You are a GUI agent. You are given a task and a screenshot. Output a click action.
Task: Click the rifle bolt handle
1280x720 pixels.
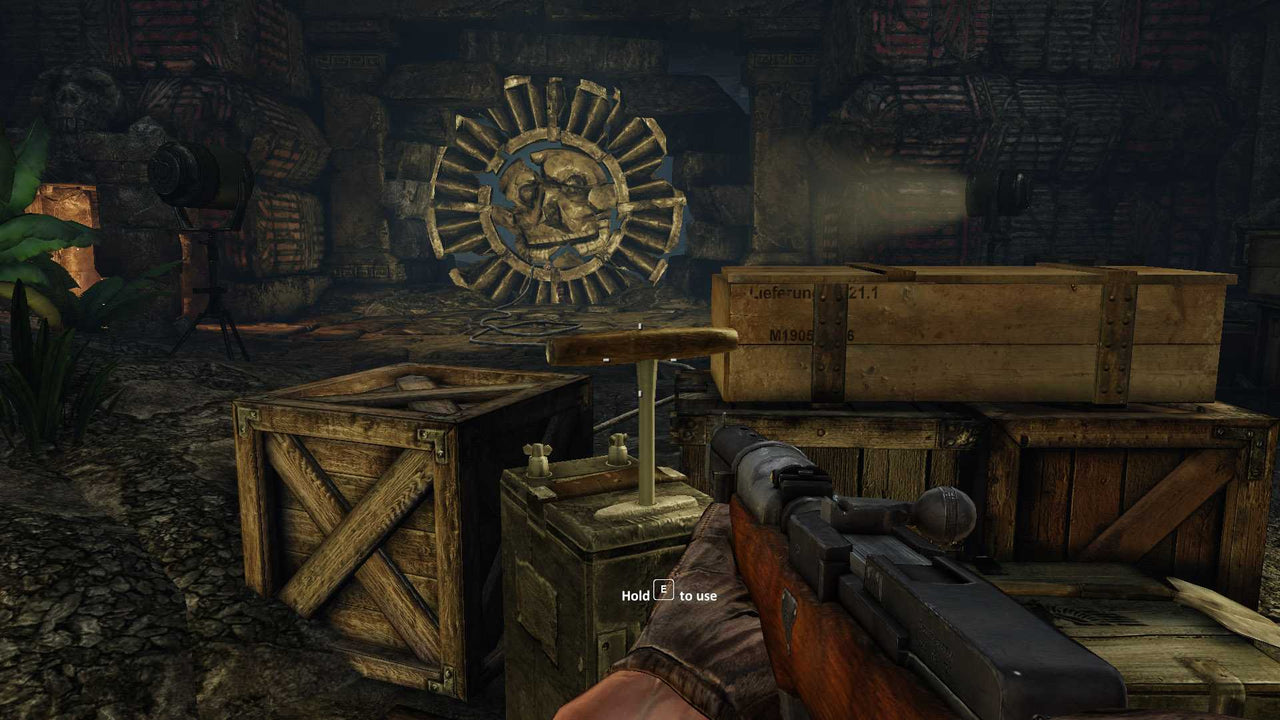pyautogui.click(x=945, y=515)
